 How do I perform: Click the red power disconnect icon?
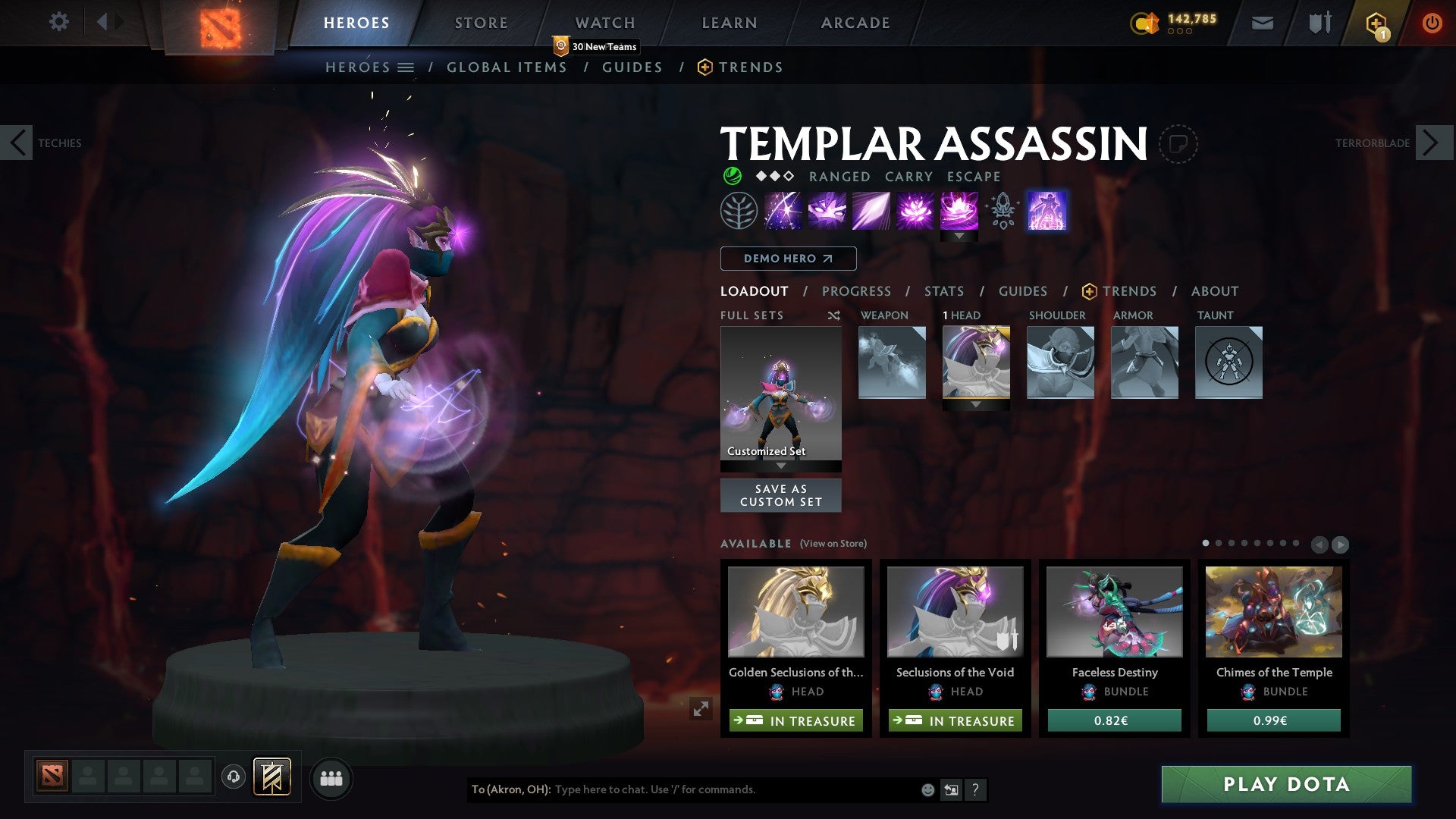tap(1432, 22)
